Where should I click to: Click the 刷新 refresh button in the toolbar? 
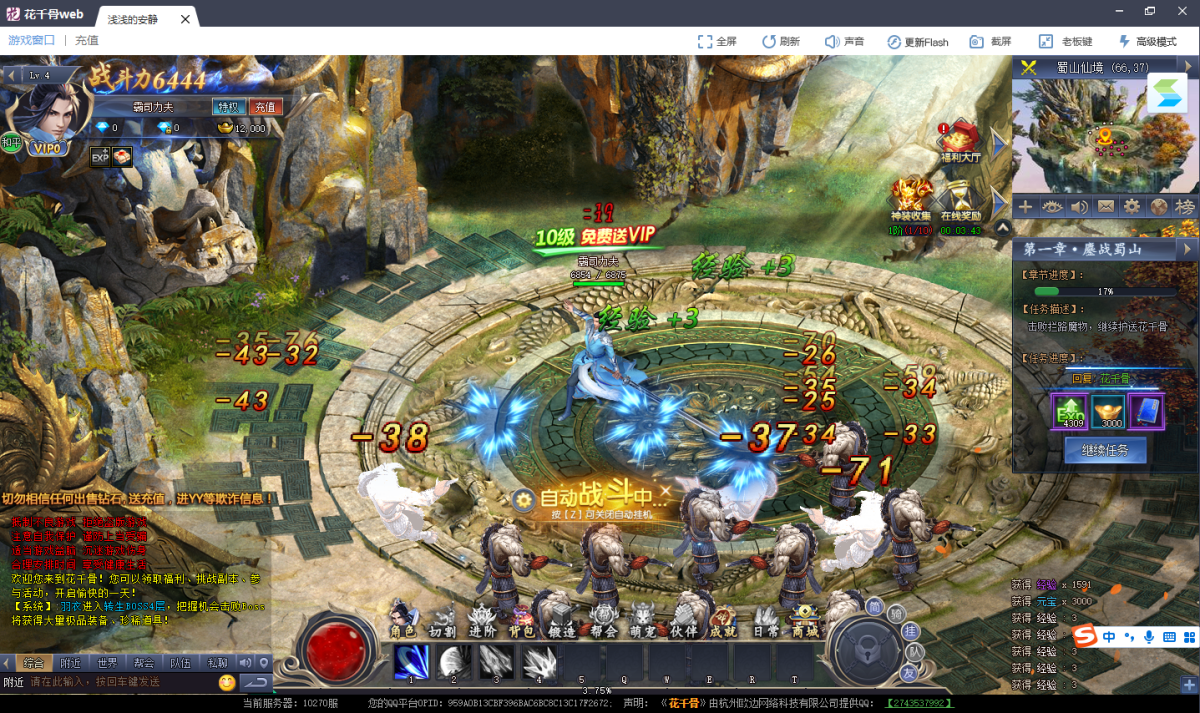[780, 41]
